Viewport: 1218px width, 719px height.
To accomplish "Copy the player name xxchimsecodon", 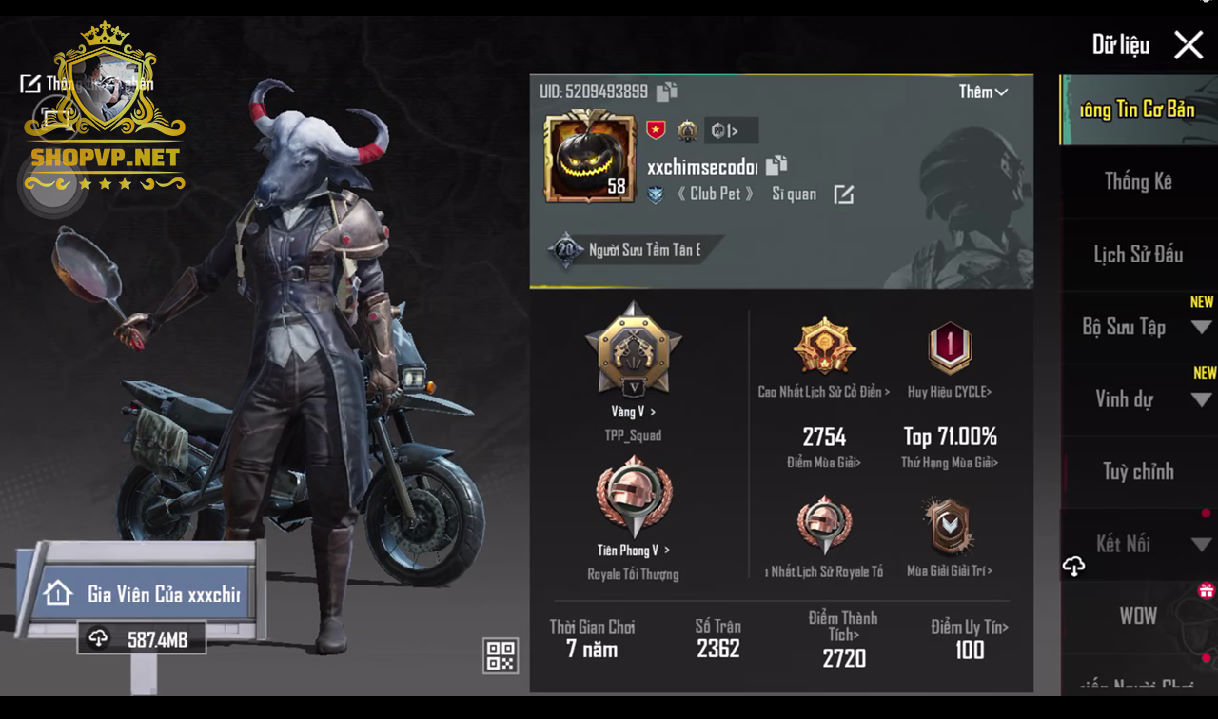I will pyautogui.click(x=777, y=166).
